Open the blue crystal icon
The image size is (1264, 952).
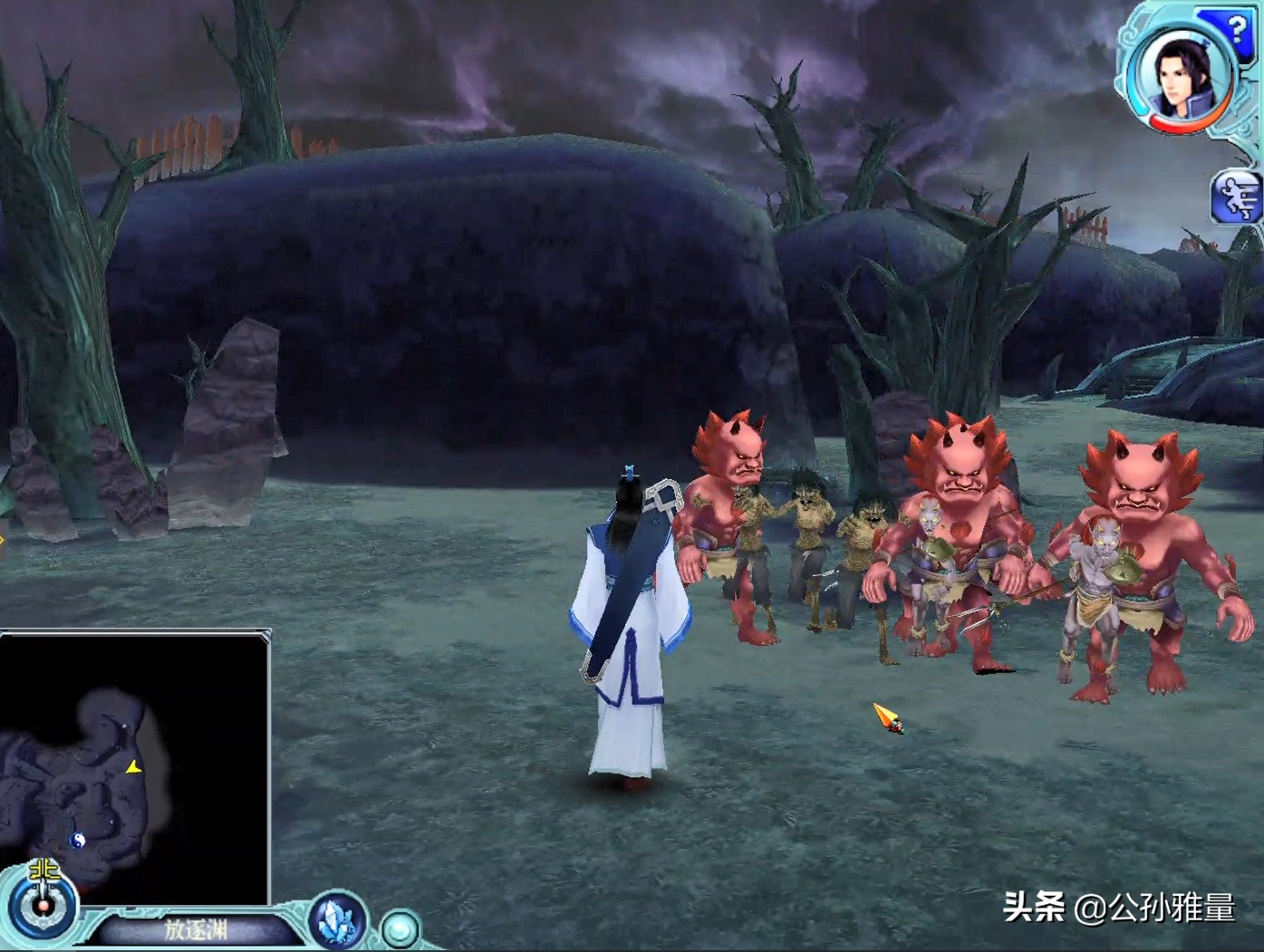tap(338, 921)
